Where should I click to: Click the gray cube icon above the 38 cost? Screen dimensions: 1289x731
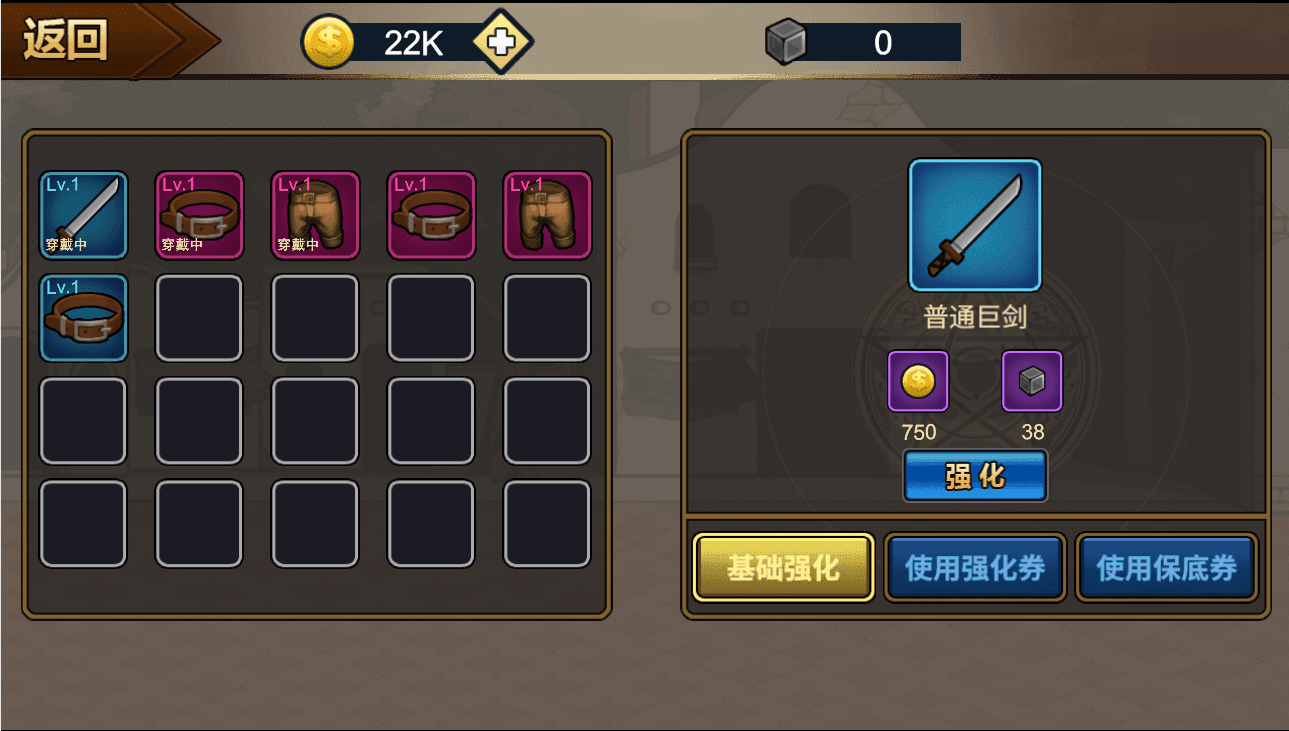tap(1033, 381)
